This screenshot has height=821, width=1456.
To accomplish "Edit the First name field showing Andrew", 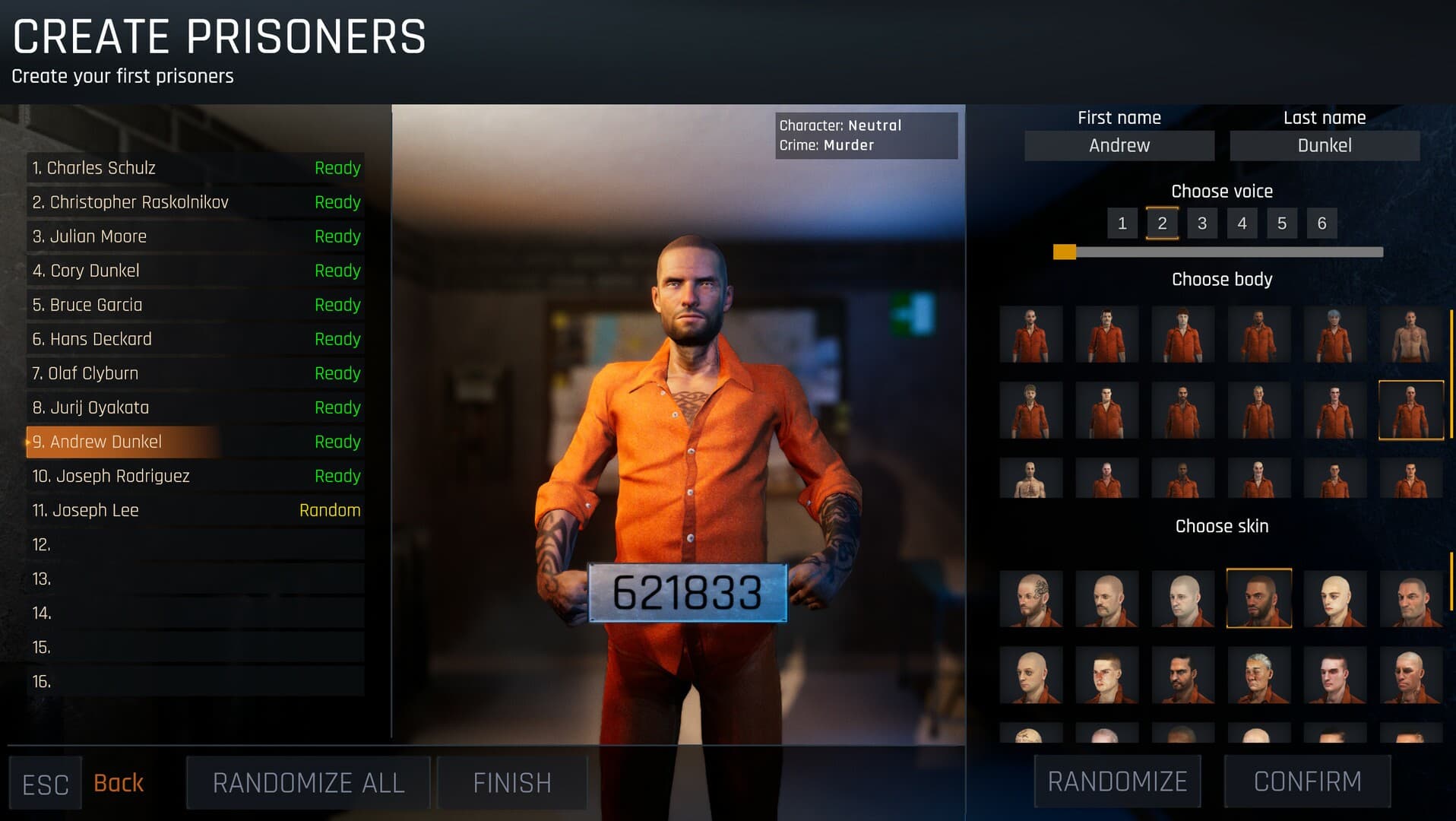I will point(1119,145).
